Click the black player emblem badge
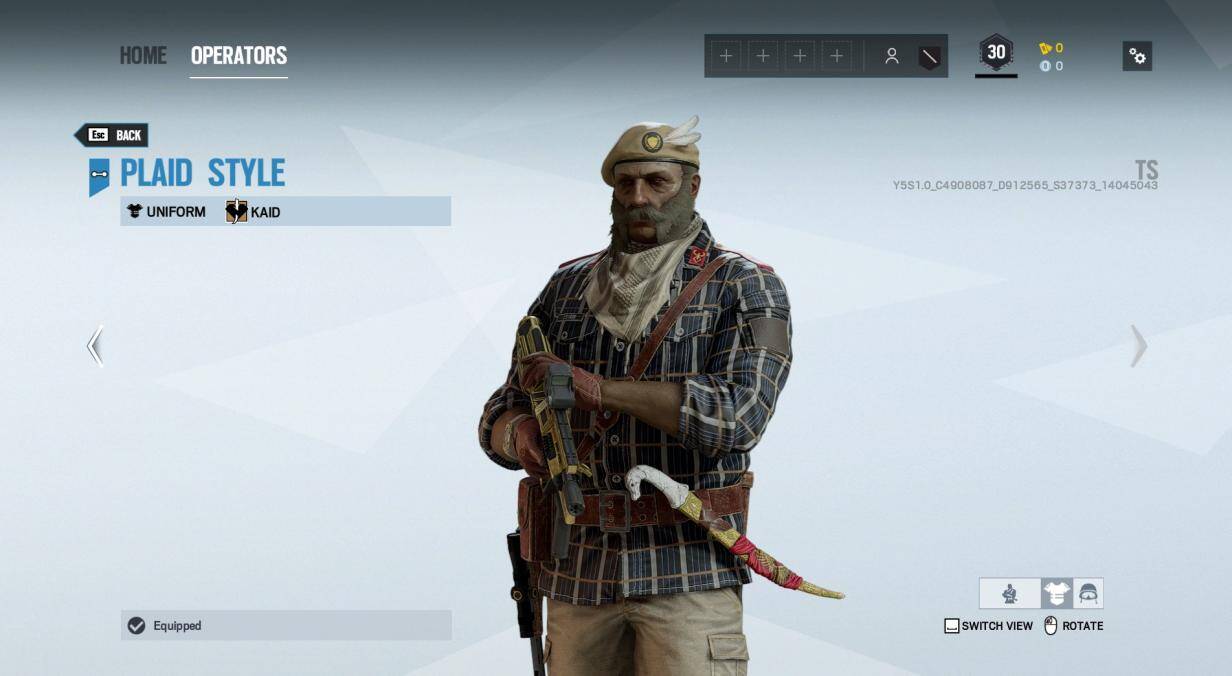 [x=929, y=57]
